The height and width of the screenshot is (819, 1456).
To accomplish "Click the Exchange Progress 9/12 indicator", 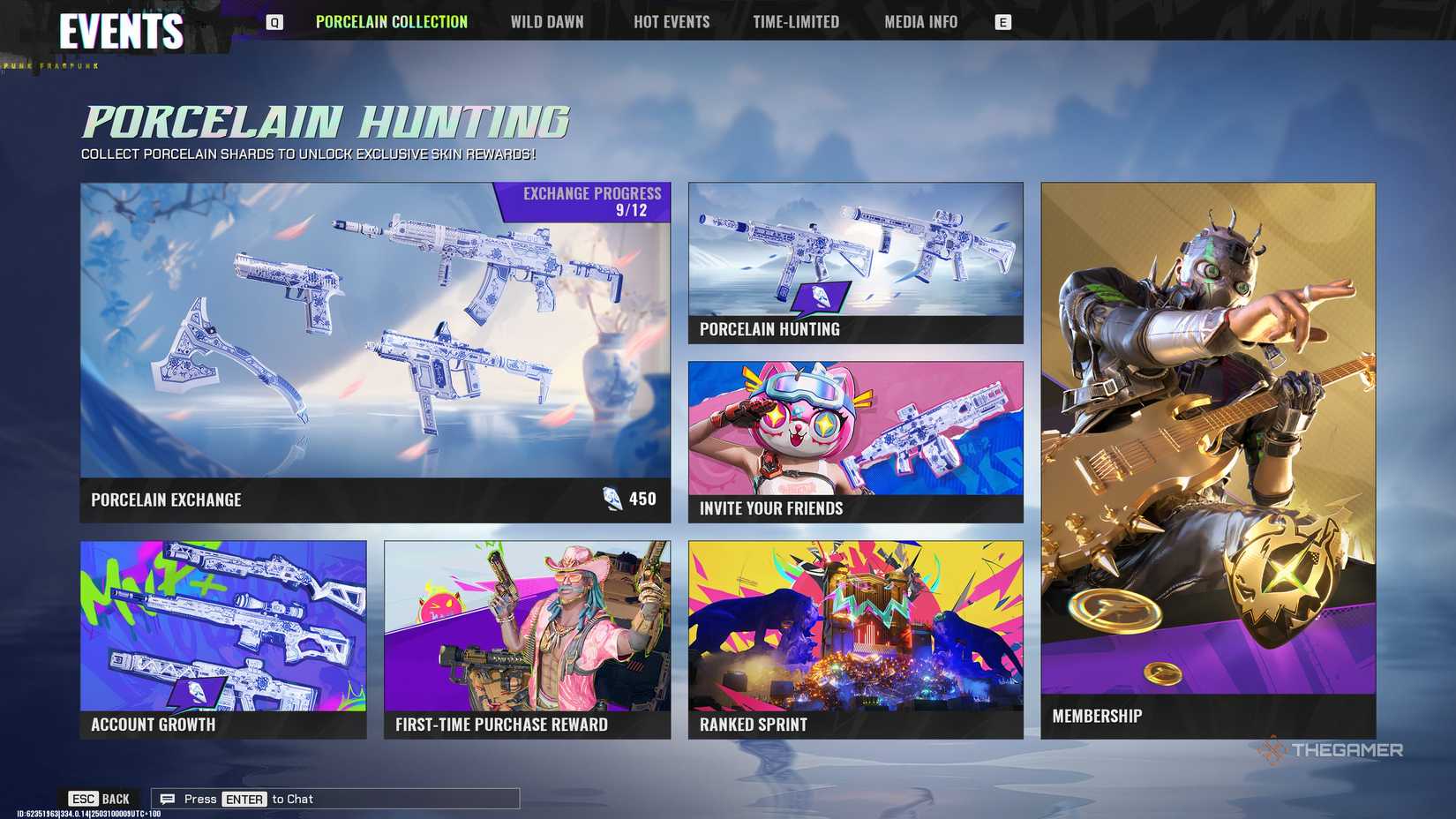I will [592, 201].
